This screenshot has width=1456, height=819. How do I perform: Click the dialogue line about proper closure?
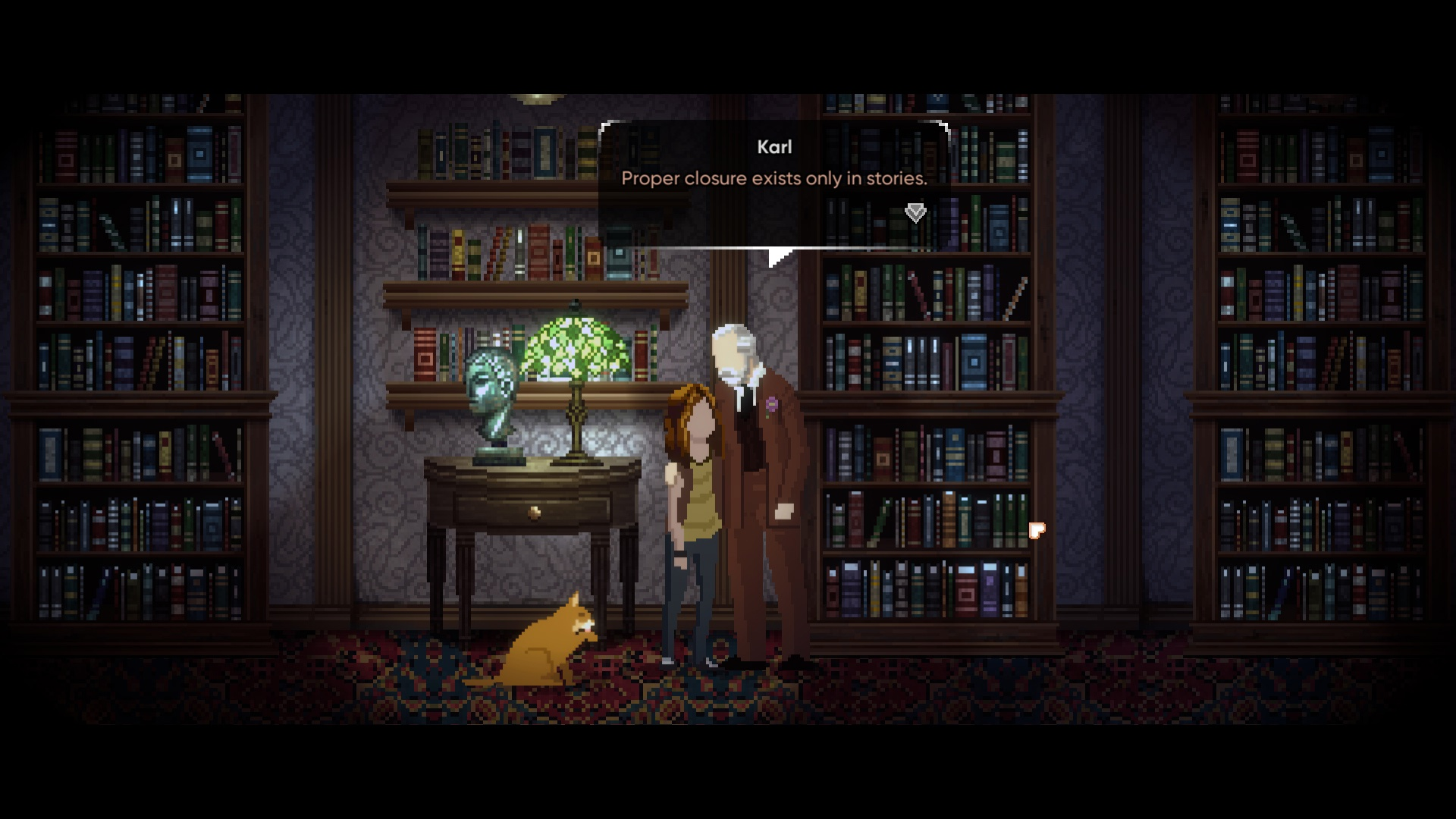tap(773, 179)
